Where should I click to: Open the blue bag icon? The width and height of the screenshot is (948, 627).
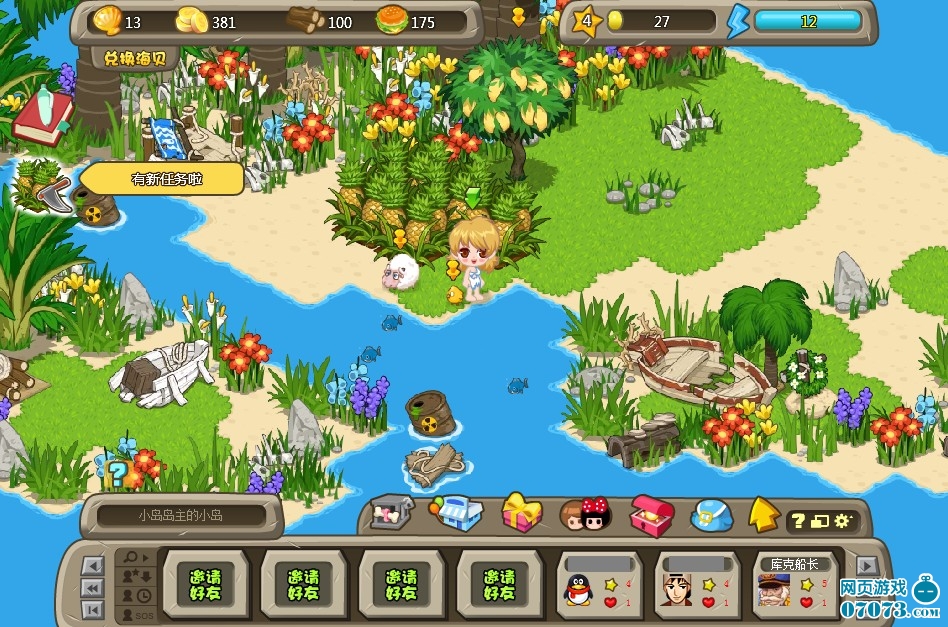[712, 515]
